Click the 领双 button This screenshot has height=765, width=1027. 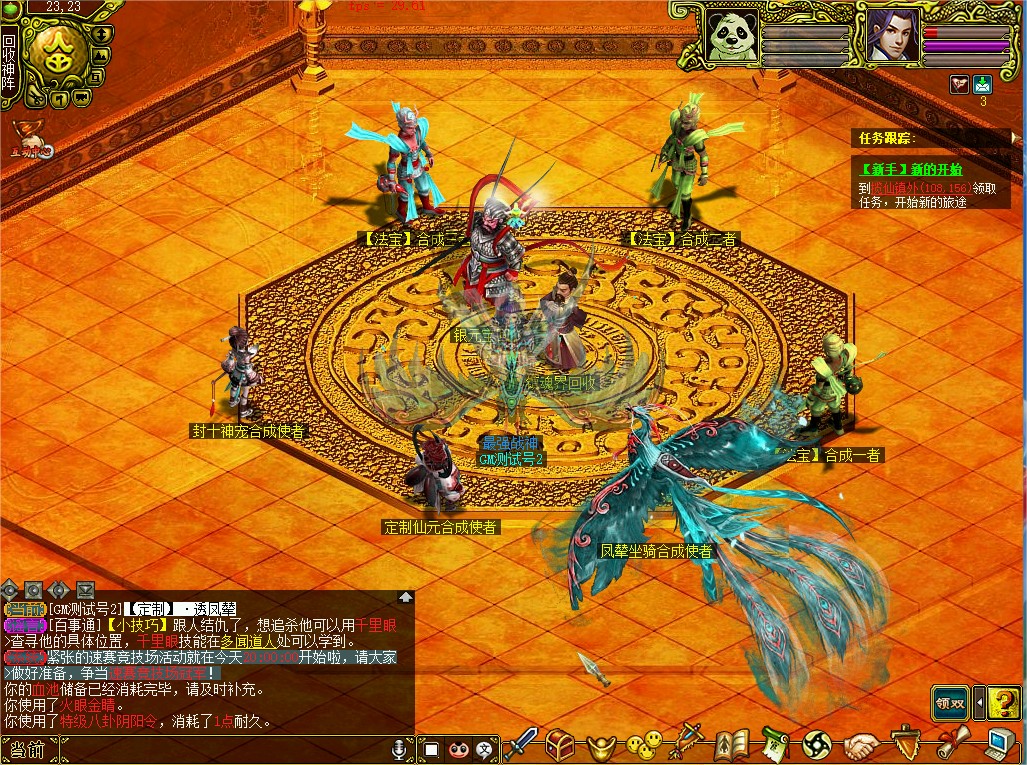pyautogui.click(x=950, y=702)
